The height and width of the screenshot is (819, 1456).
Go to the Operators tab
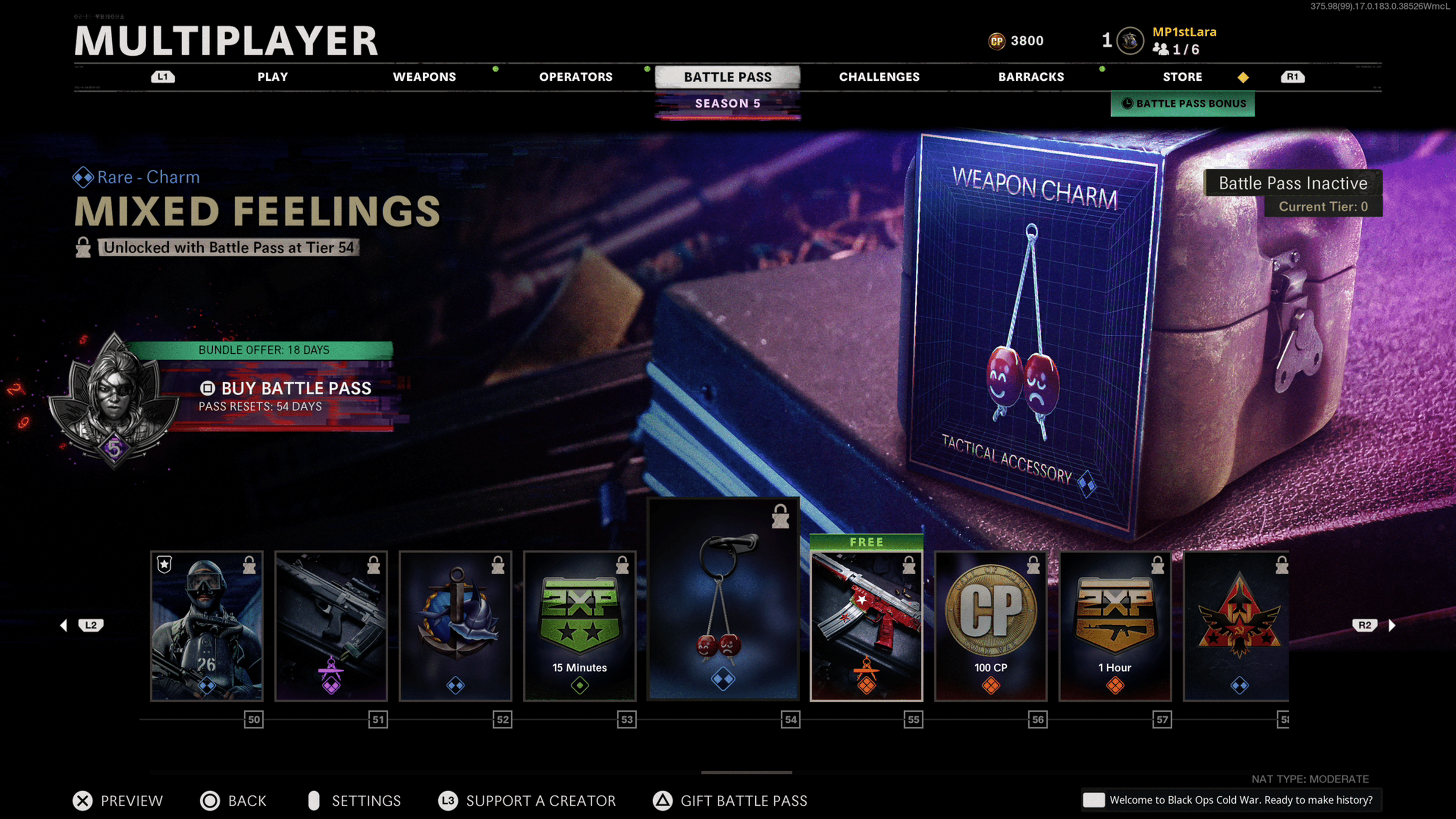[576, 77]
